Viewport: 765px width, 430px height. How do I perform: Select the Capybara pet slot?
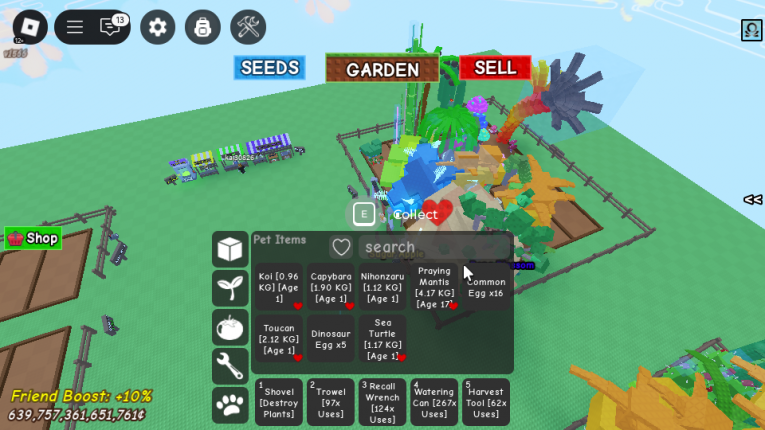coord(331,287)
